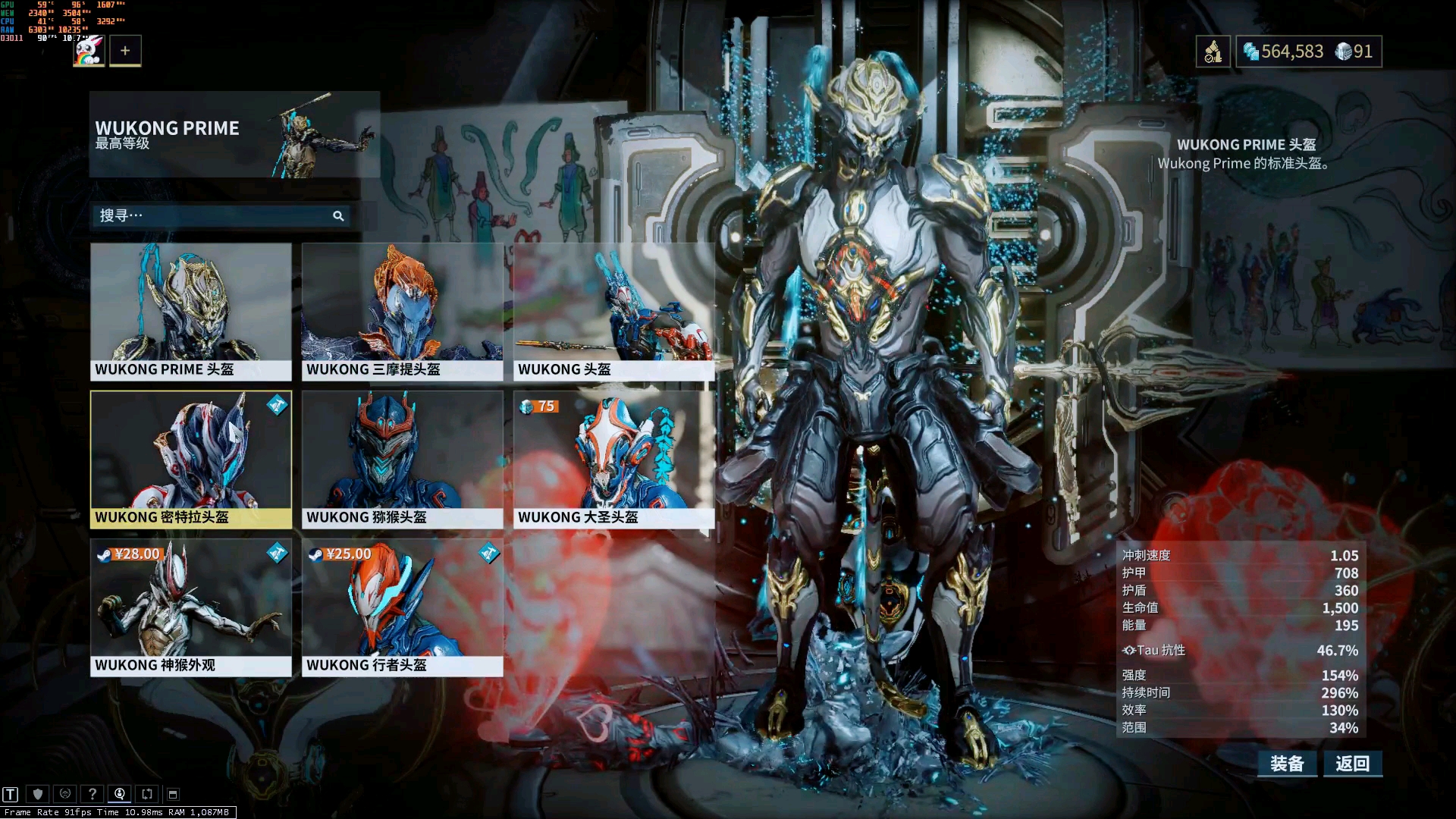This screenshot has height=819, width=1456.
Task: Click the T icon in the bottom toolbar
Action: point(11,794)
